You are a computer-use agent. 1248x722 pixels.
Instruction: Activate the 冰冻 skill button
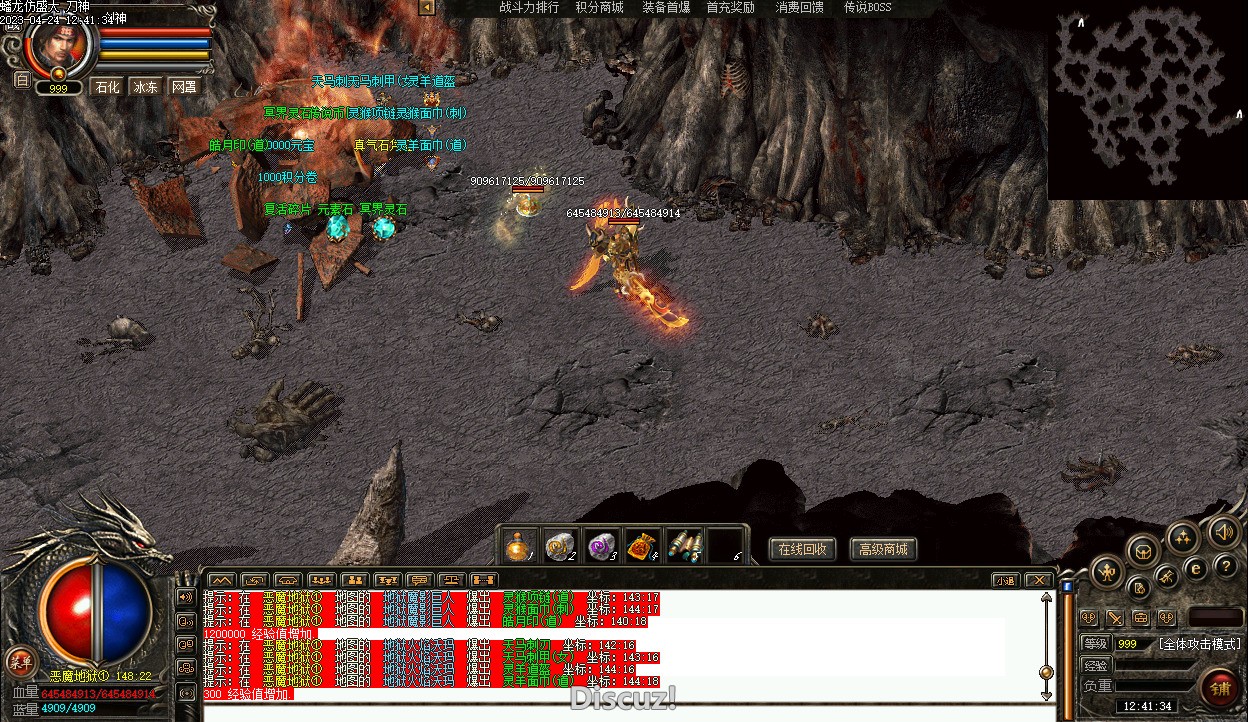146,87
